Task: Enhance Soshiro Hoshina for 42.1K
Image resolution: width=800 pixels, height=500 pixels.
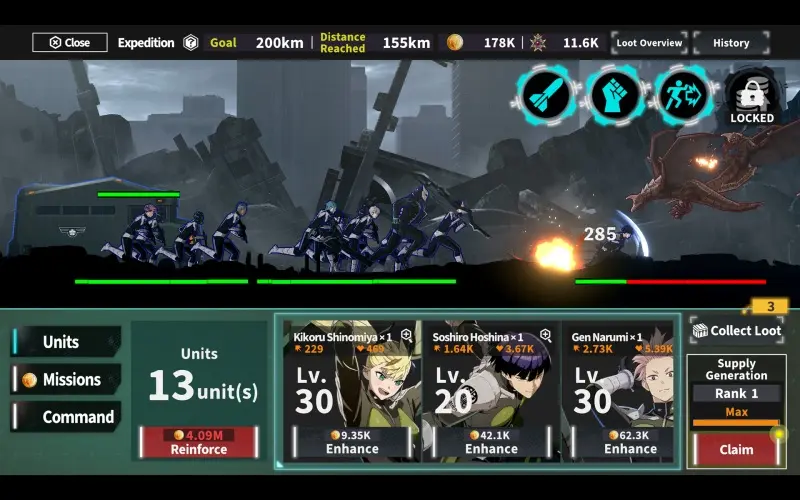Action: pos(491,442)
